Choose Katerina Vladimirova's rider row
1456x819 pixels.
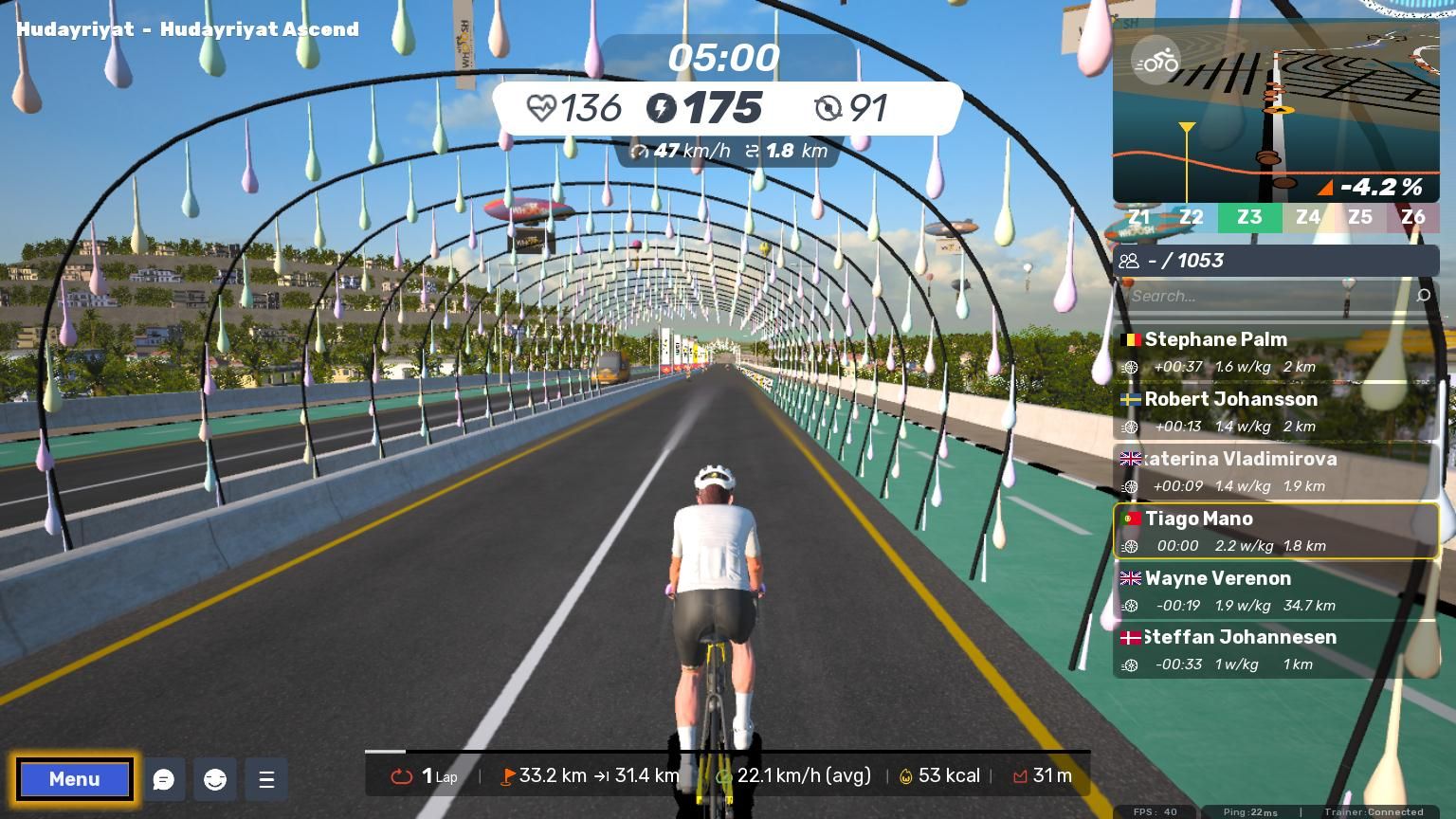tap(1275, 471)
